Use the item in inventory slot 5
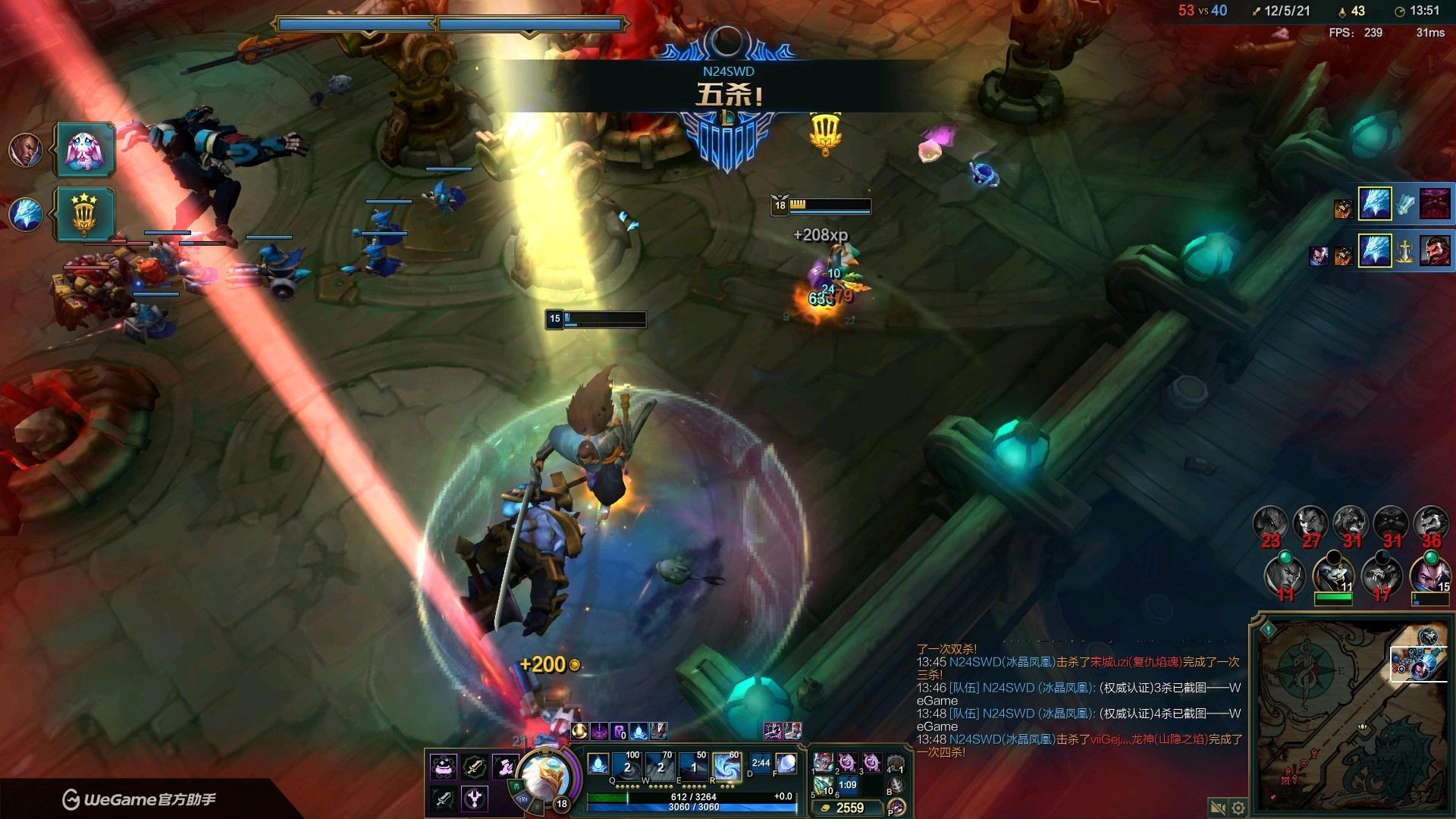Viewport: 1456px width, 819px height. [x=824, y=786]
